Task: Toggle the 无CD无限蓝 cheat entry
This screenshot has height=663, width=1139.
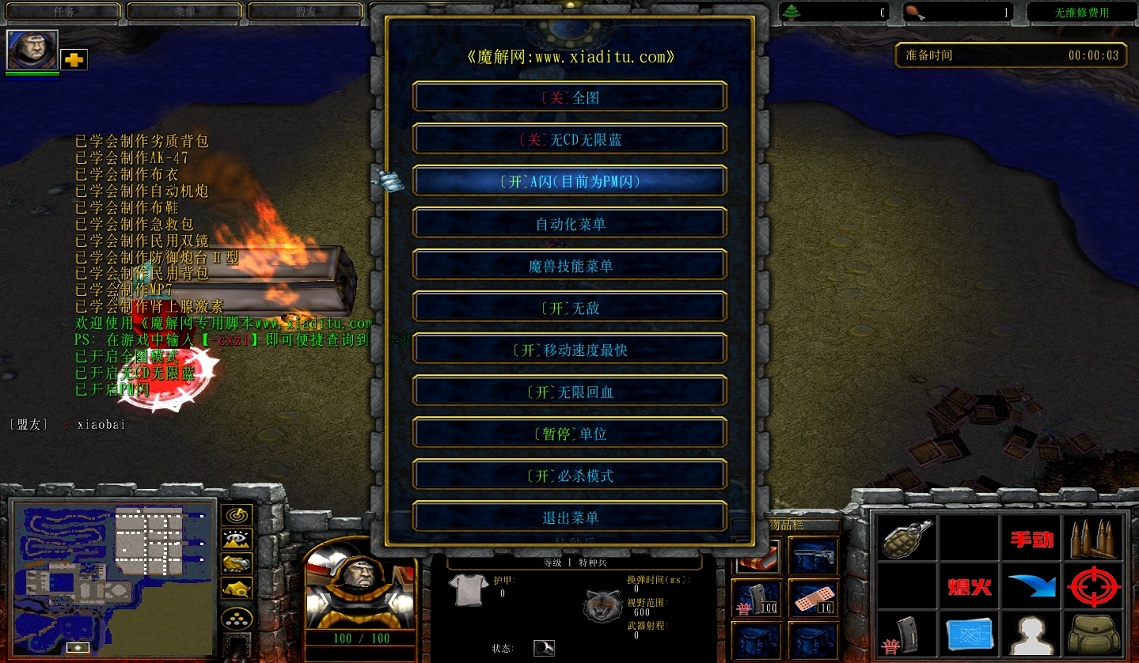Action: tap(569, 139)
